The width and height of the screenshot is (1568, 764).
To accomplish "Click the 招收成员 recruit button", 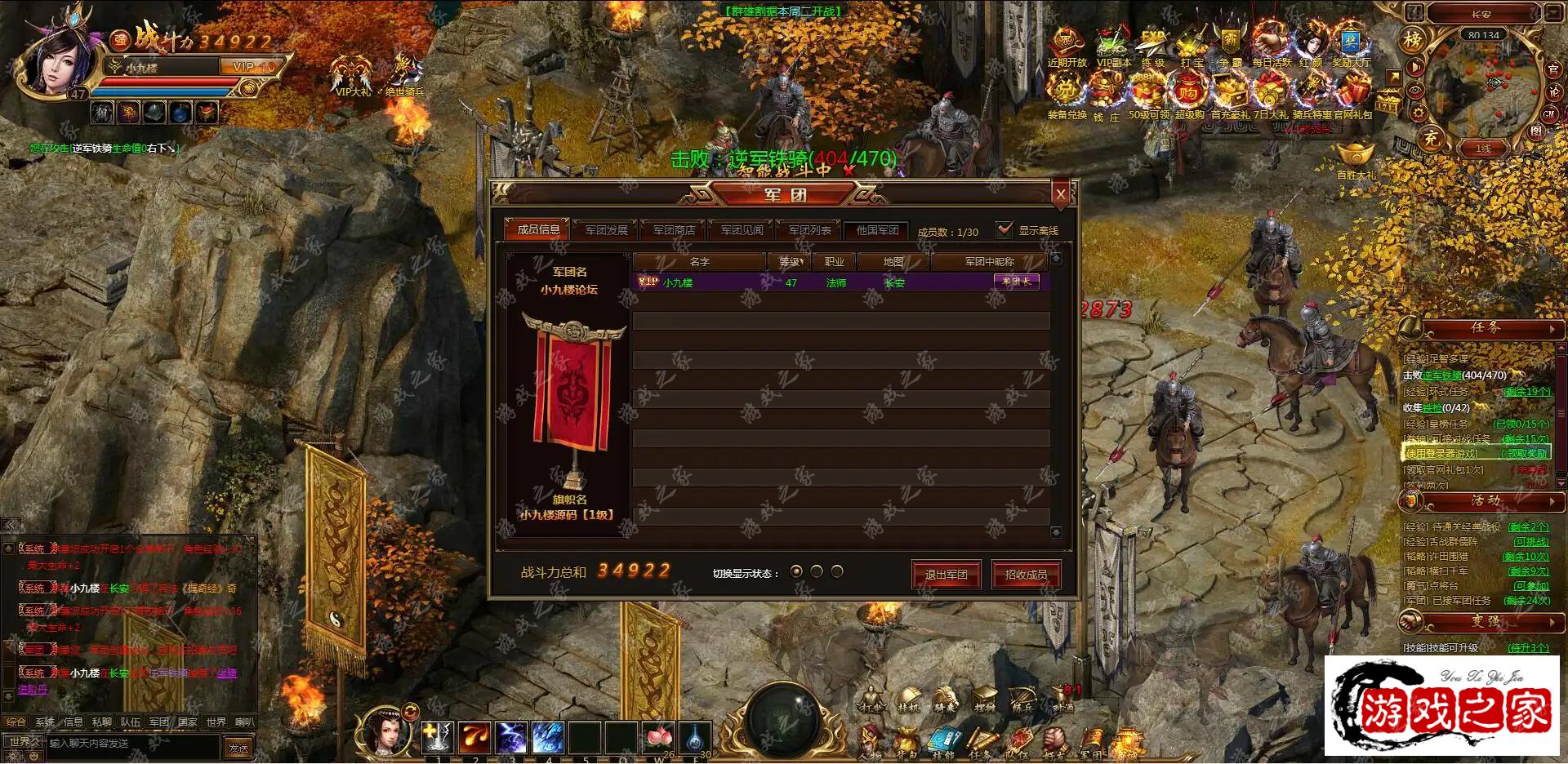I will (1026, 575).
